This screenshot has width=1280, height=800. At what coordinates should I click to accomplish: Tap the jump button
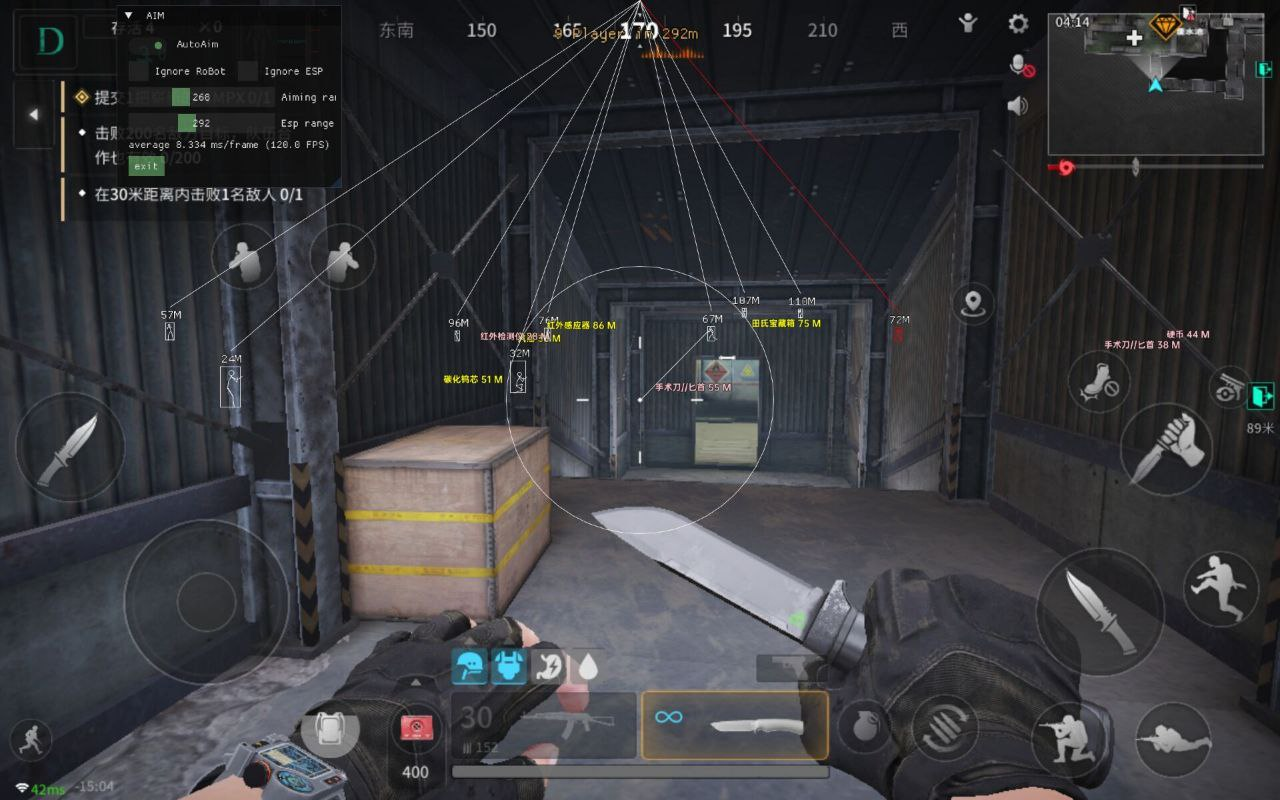(x=1221, y=588)
